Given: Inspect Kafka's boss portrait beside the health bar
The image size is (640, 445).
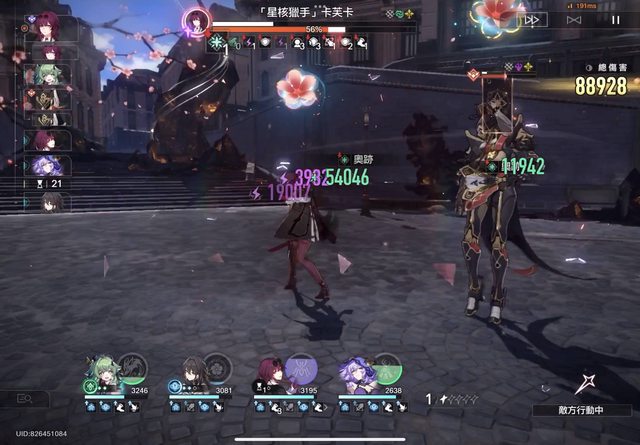Looking at the screenshot, I should click(x=195, y=21).
